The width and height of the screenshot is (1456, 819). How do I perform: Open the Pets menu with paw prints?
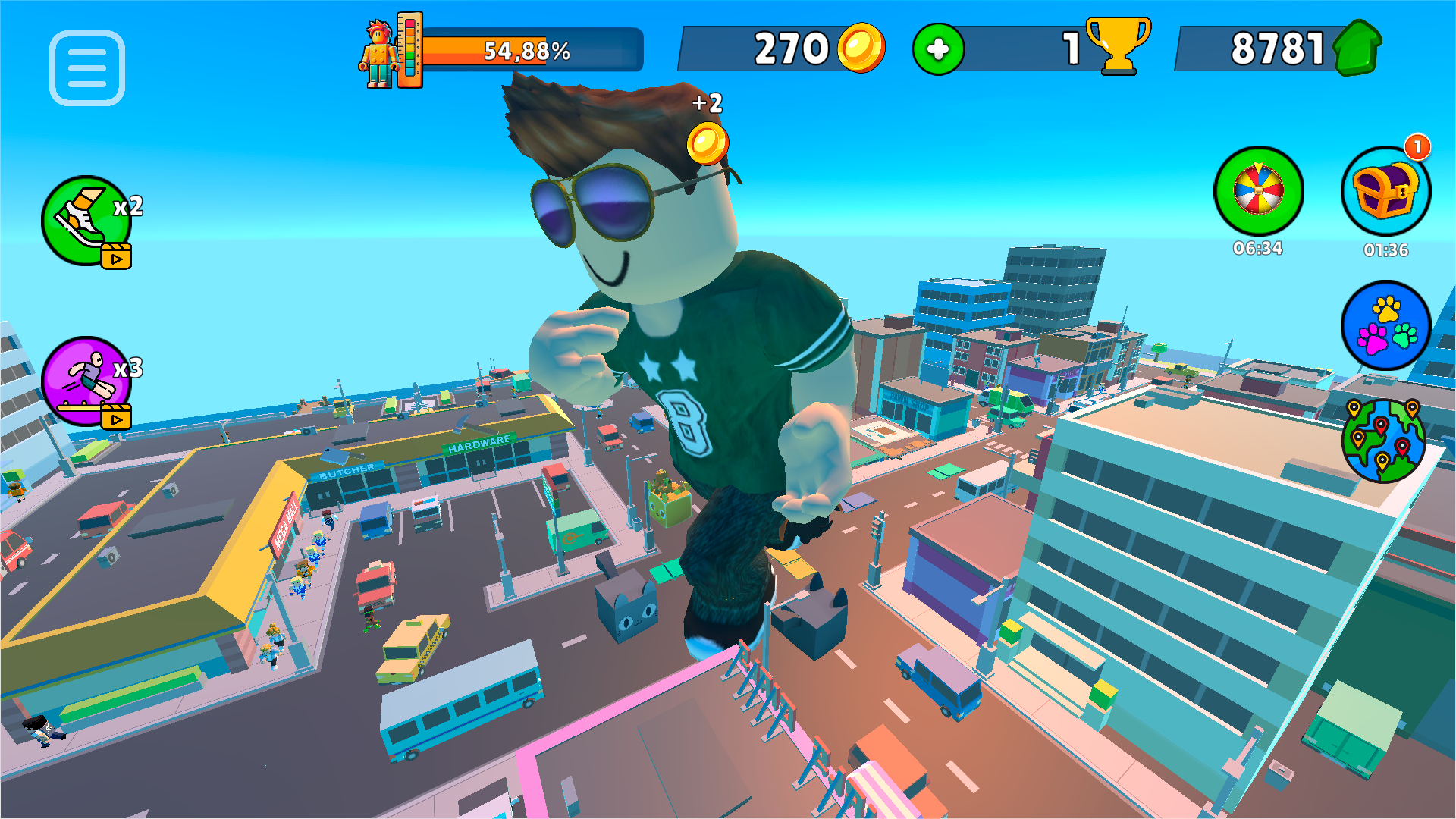point(1386,326)
